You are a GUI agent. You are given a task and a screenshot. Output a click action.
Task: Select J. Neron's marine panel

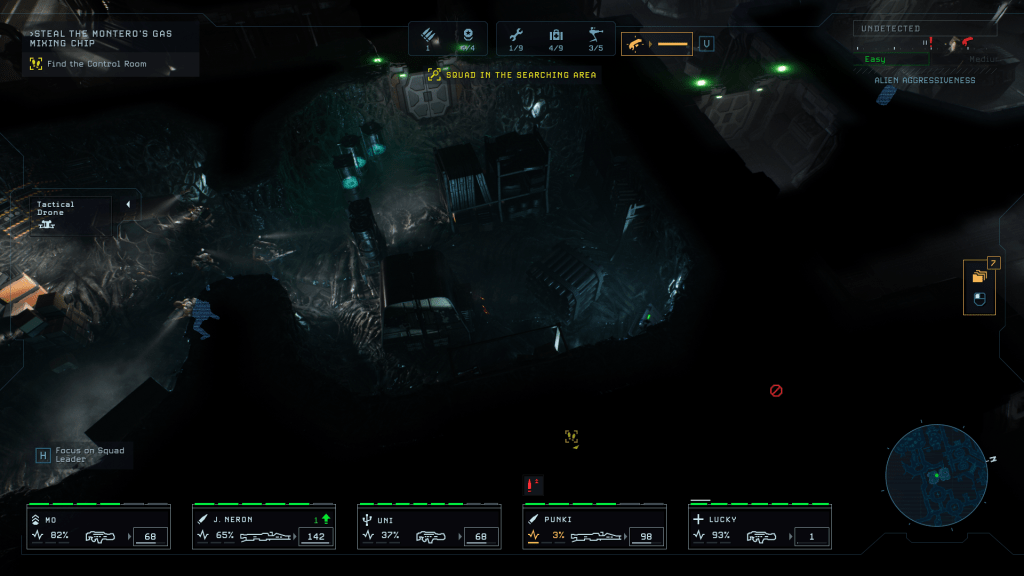pyautogui.click(x=263, y=527)
